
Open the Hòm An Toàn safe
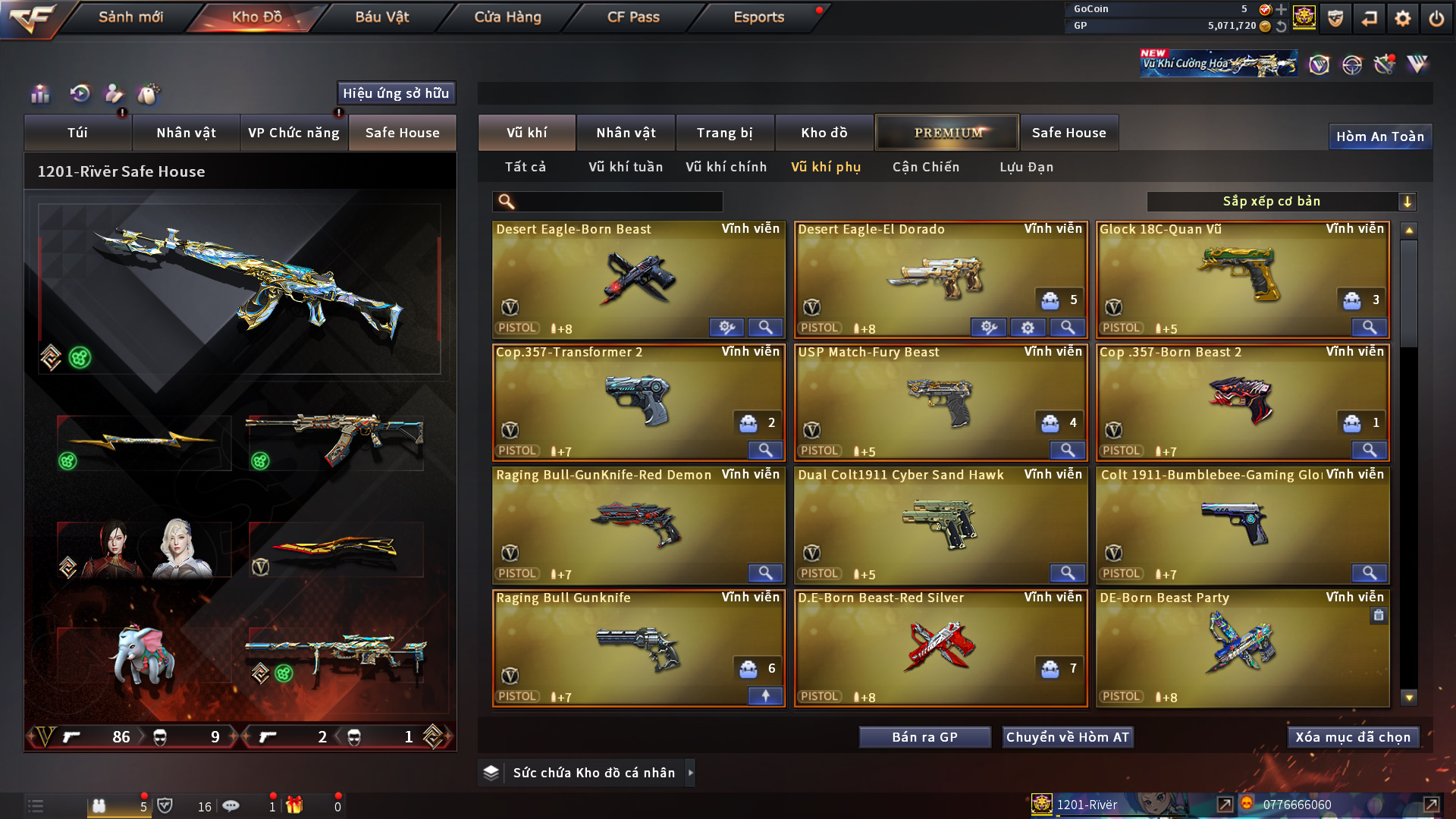[x=1379, y=136]
